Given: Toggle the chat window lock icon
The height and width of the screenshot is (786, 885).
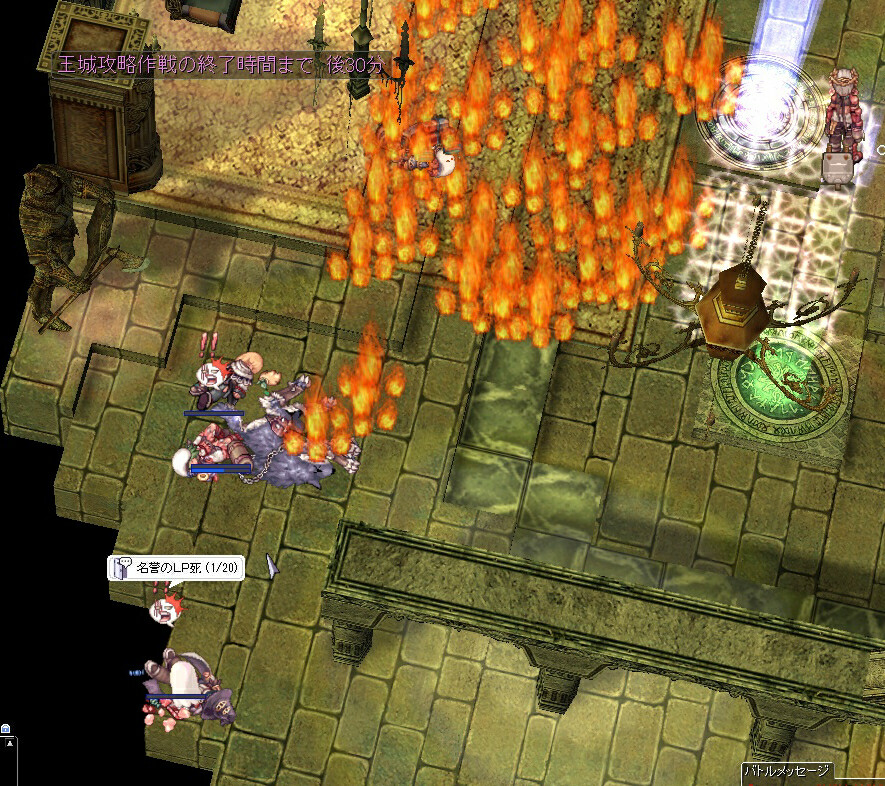Looking at the screenshot, I should [6, 729].
